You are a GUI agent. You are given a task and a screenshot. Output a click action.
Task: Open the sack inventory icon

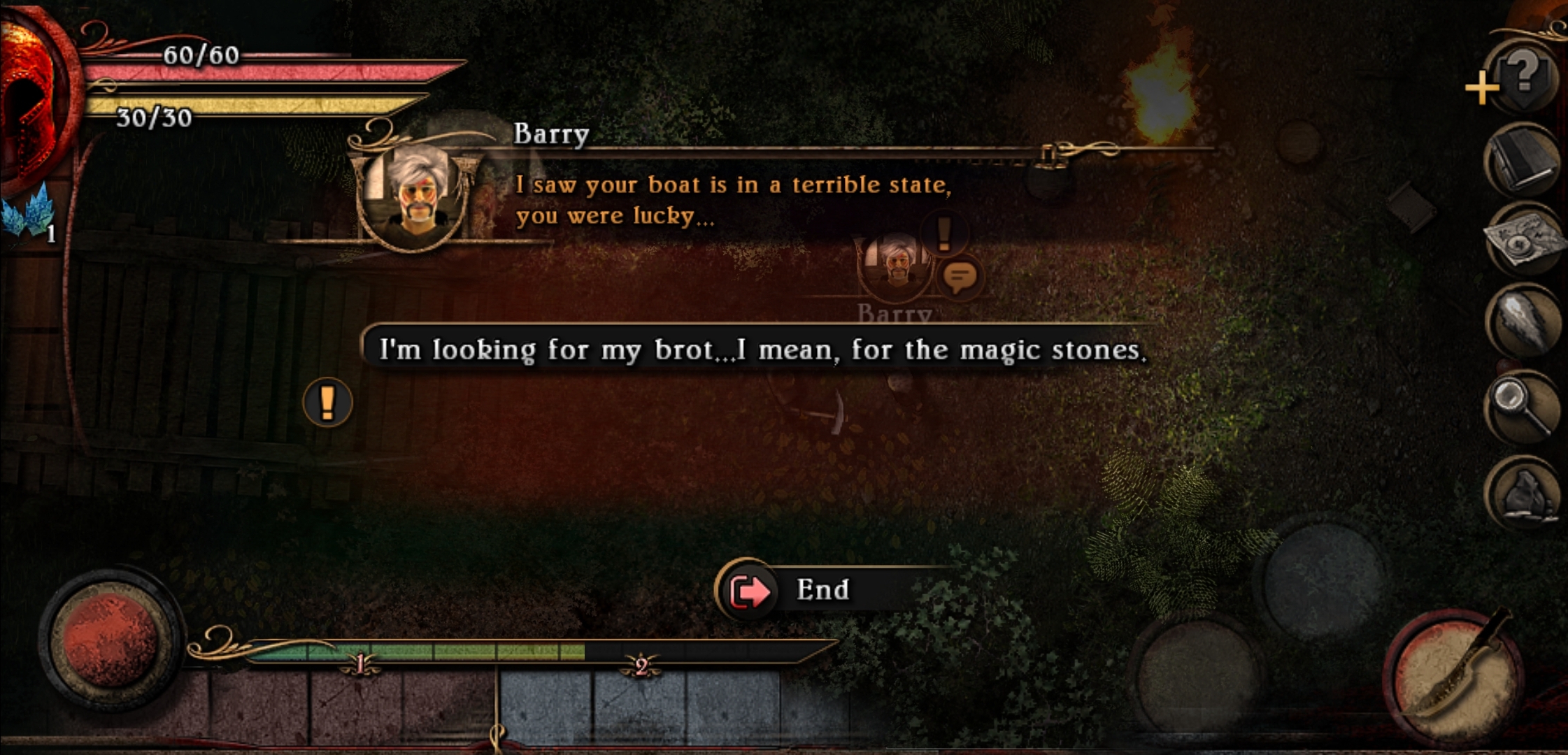coord(1525,494)
